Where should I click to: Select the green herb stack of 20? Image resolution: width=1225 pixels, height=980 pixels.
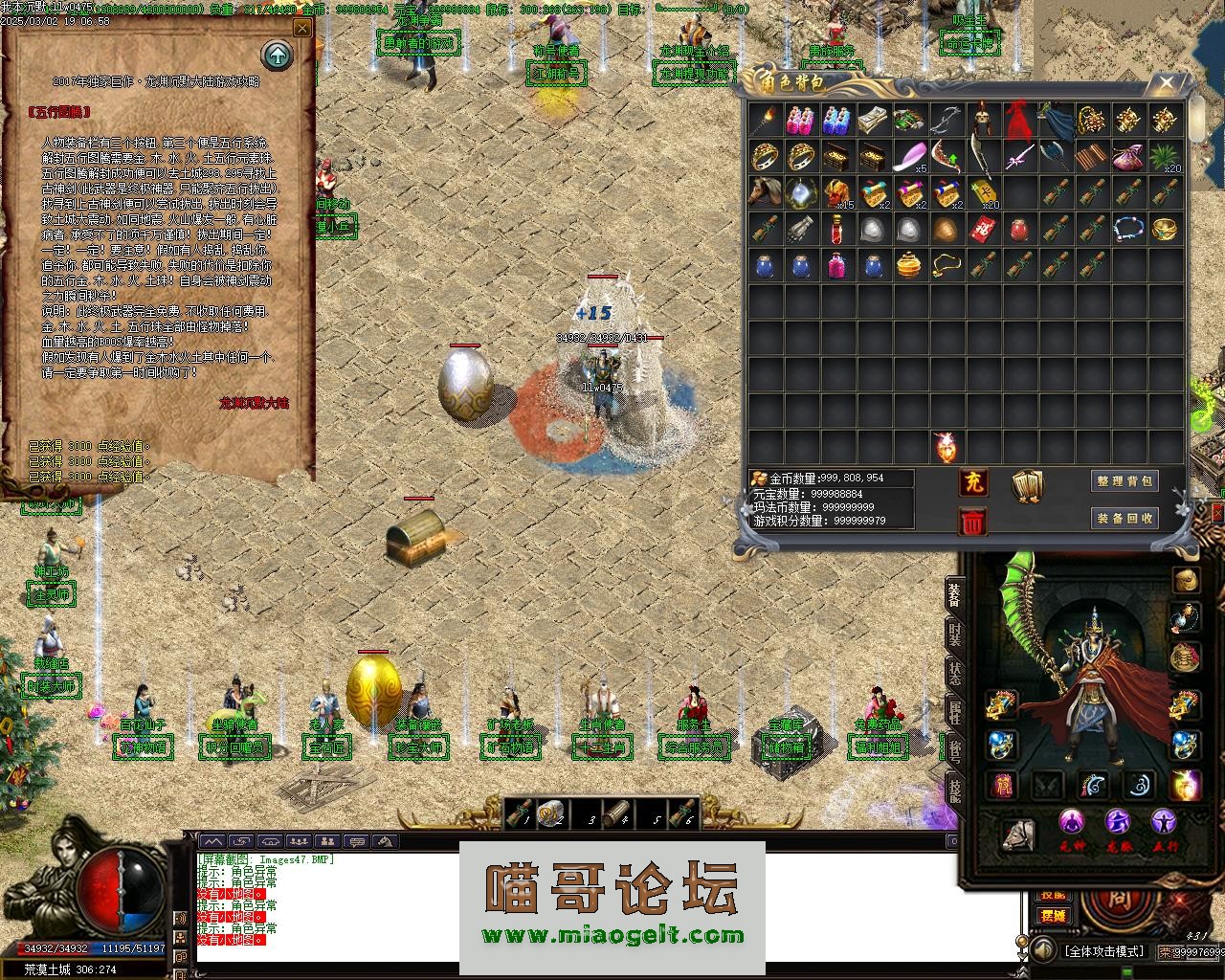(x=1163, y=156)
